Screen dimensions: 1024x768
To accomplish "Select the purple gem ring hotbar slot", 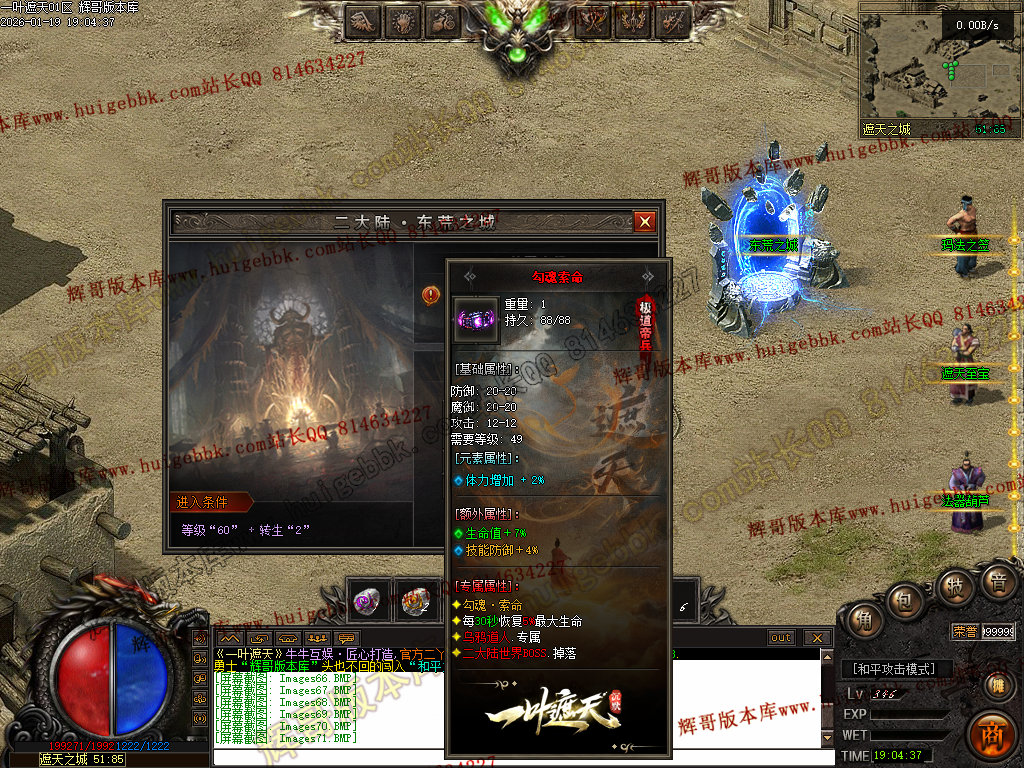I will [x=367, y=601].
